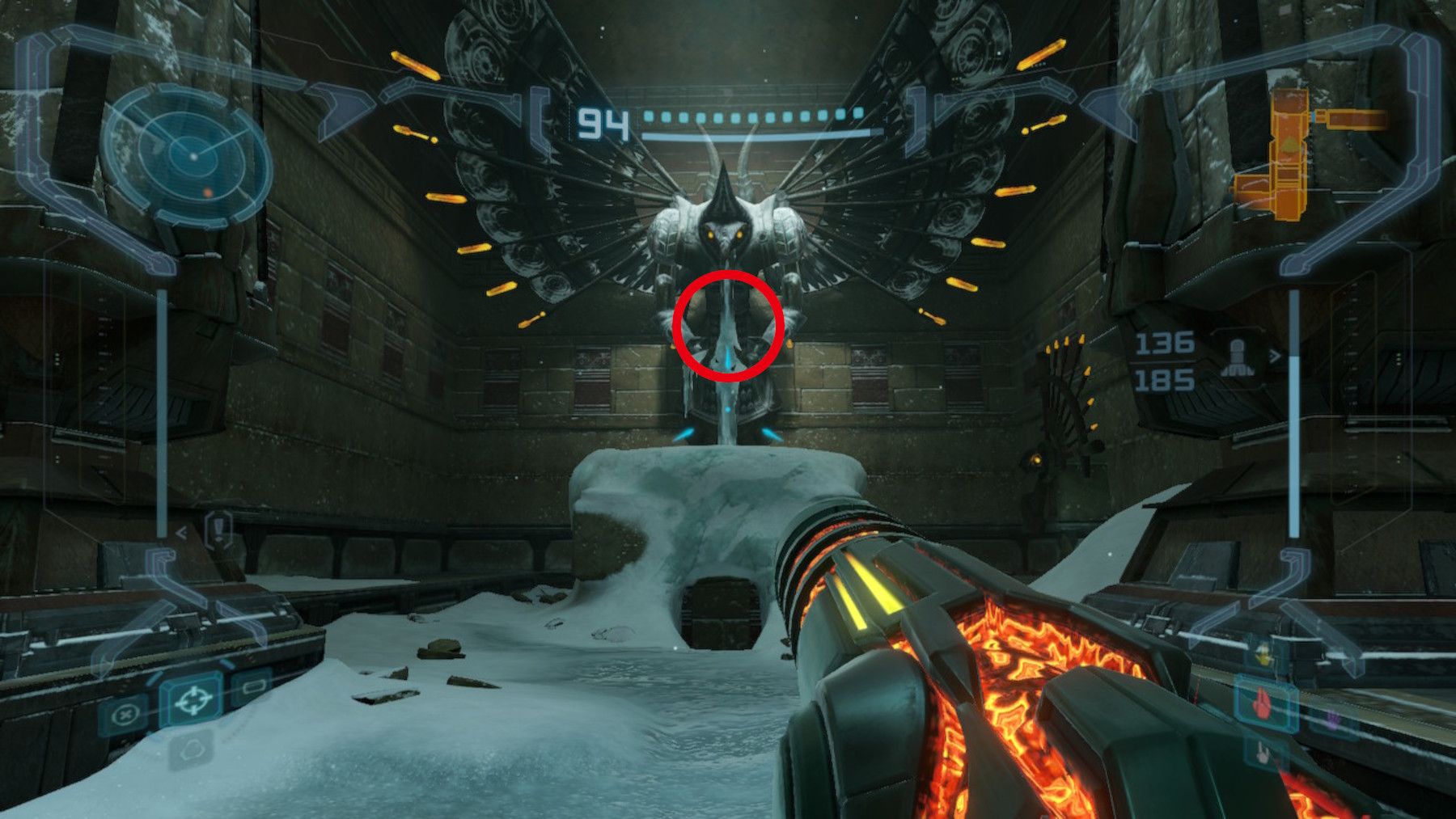Select the yellow Power Beam icon

(x=1264, y=655)
